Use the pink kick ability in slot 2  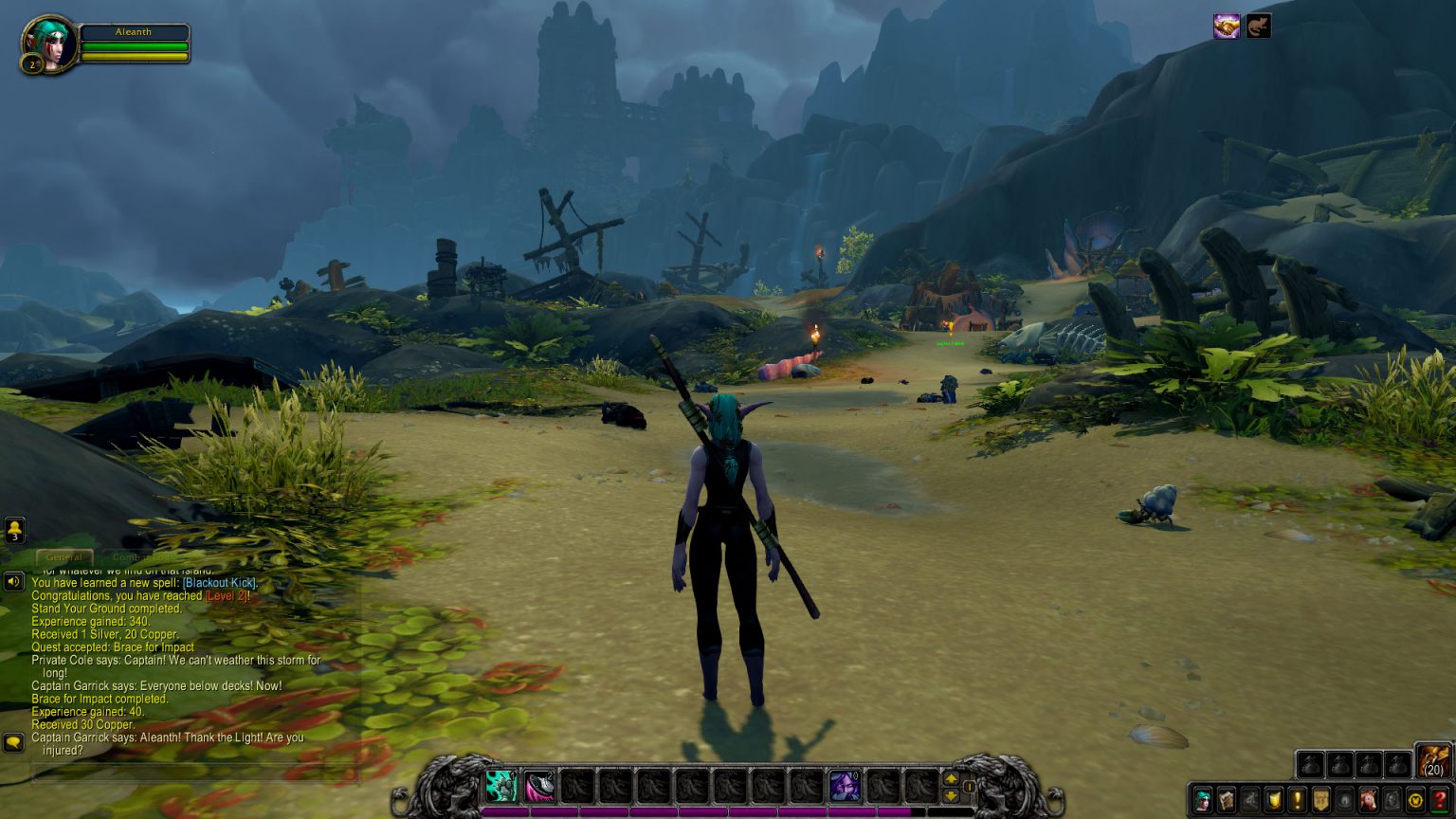tap(539, 786)
